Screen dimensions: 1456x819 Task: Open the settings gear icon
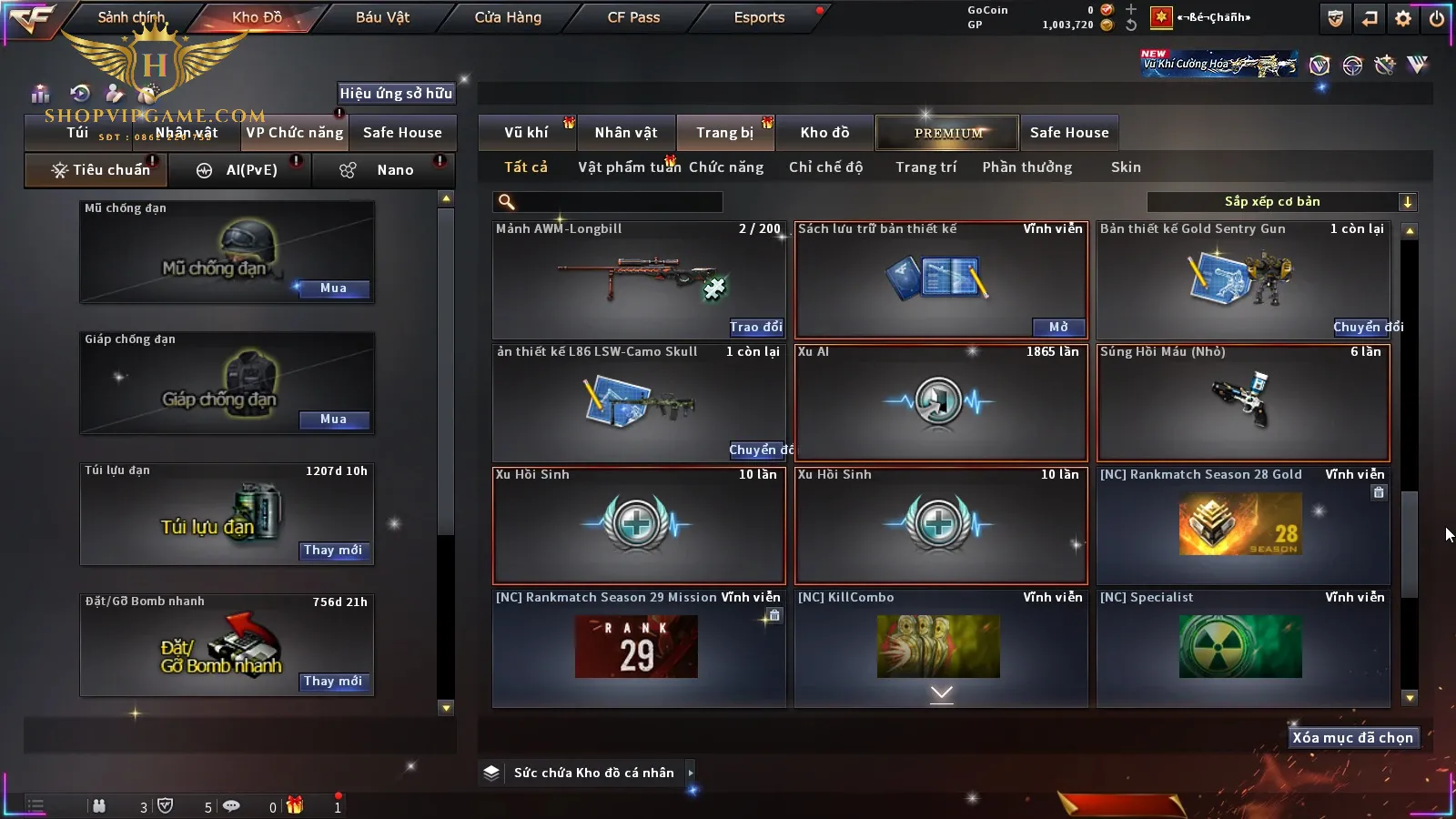1403,18
